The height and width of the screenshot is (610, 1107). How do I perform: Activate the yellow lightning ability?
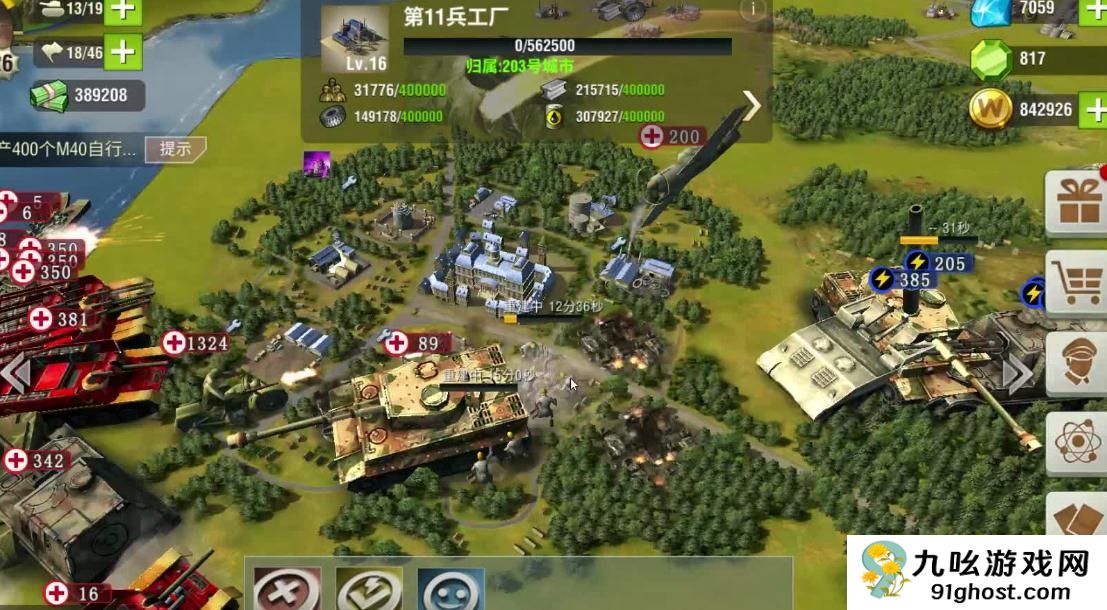pyautogui.click(x=369, y=590)
